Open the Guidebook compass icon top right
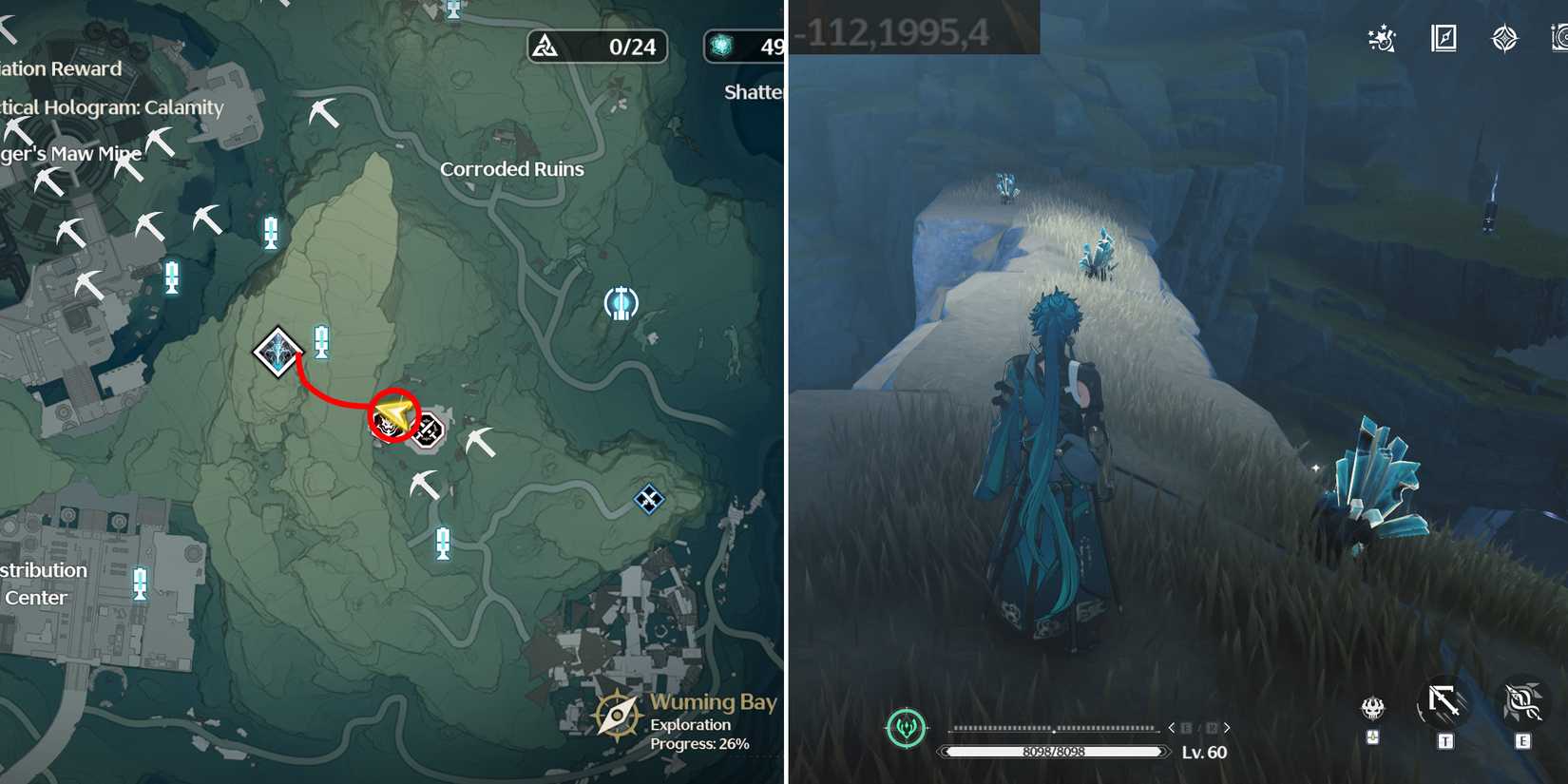Image resolution: width=1568 pixels, height=784 pixels. tap(1443, 38)
